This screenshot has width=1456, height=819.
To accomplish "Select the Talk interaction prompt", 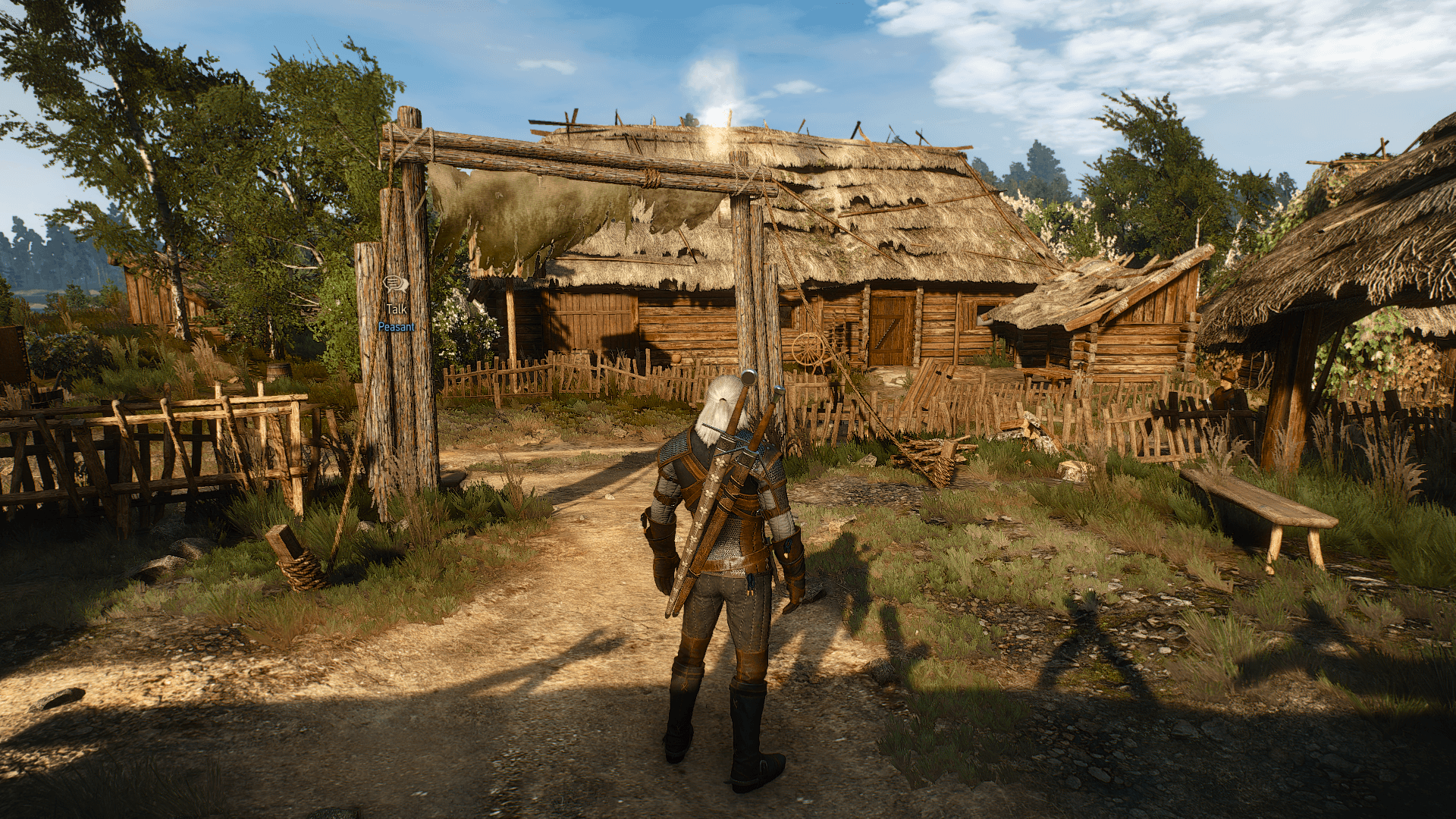I will coord(397,309).
